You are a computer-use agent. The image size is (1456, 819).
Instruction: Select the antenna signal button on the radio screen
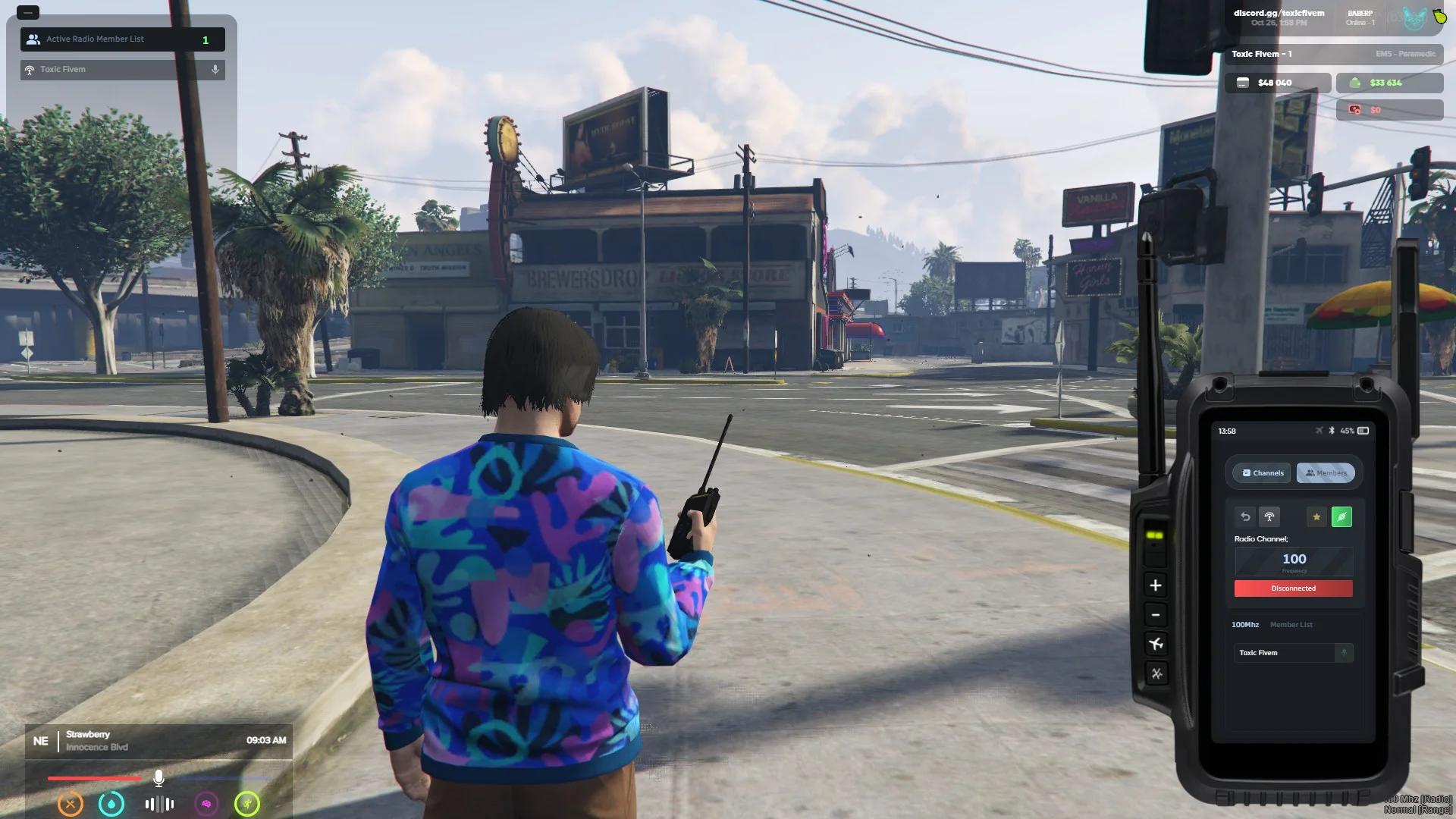[1269, 517]
